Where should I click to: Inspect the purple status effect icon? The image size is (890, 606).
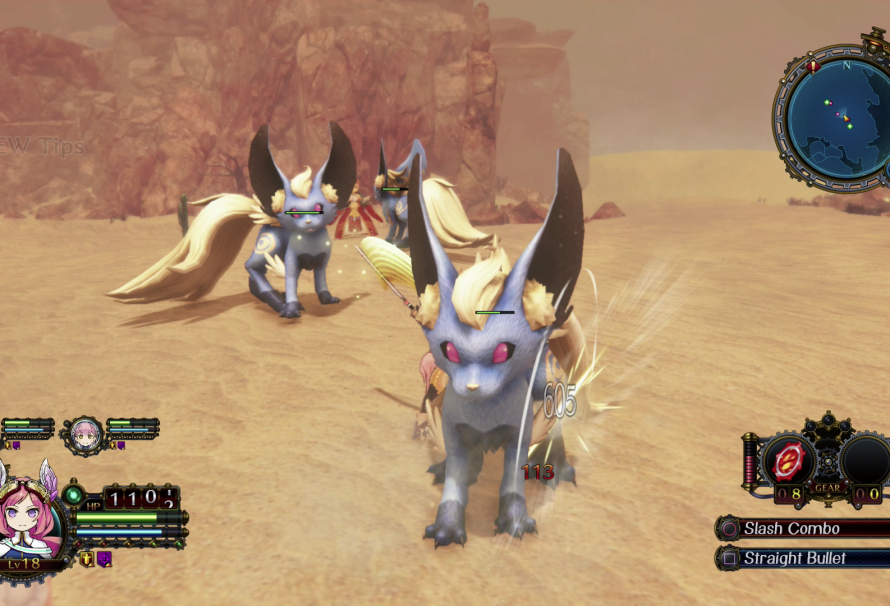click(103, 559)
